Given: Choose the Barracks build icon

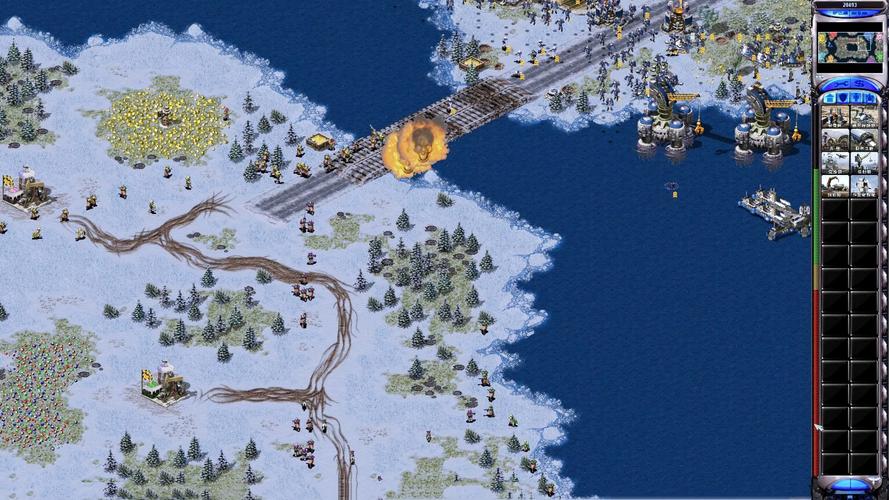Looking at the screenshot, I should point(835,139).
